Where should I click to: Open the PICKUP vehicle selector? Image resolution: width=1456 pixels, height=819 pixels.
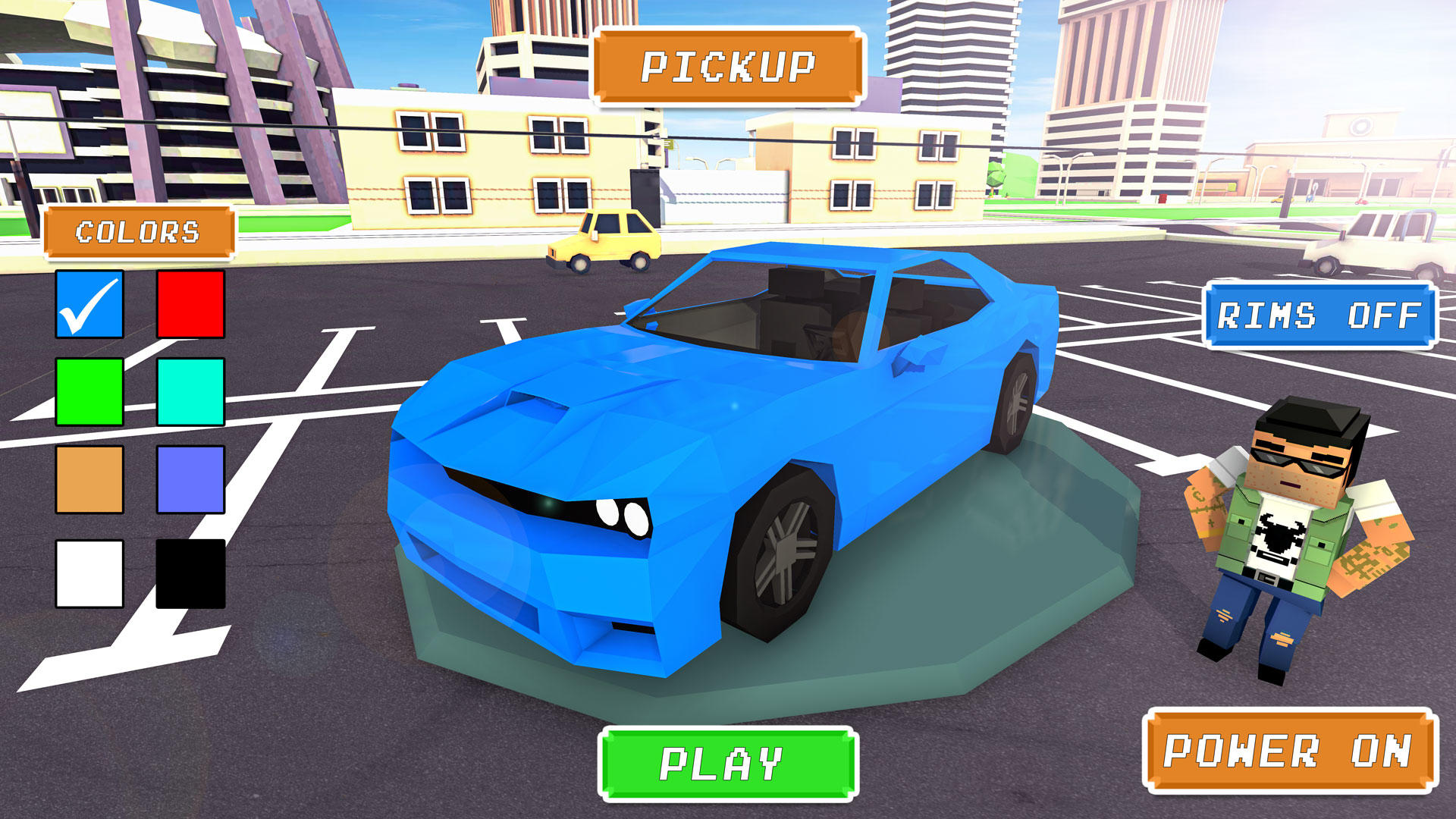click(728, 68)
